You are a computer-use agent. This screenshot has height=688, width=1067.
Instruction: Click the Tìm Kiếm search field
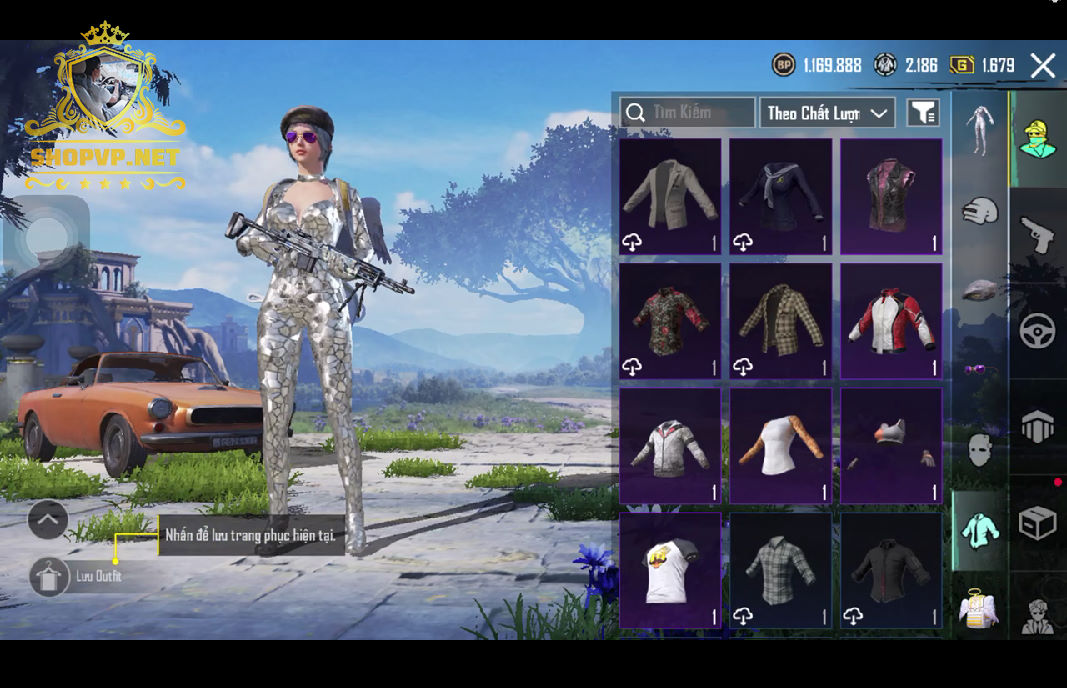687,112
